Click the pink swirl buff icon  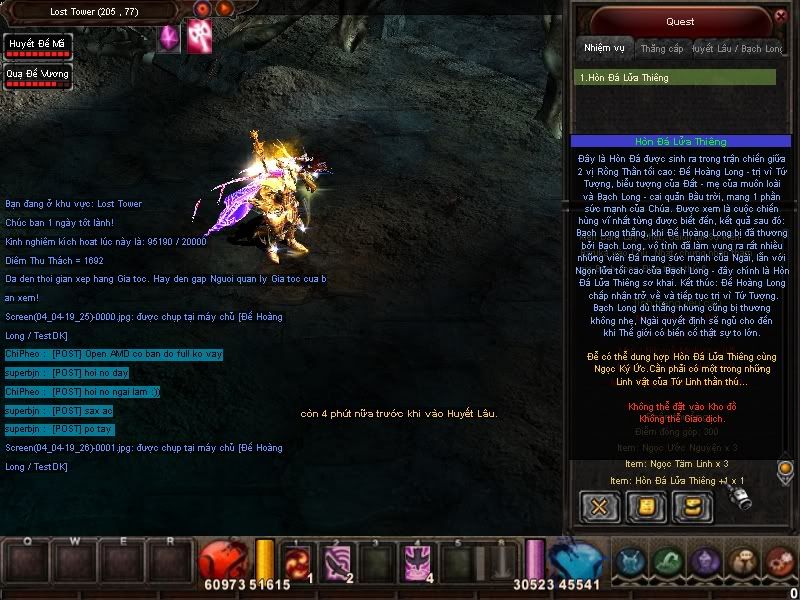point(200,36)
